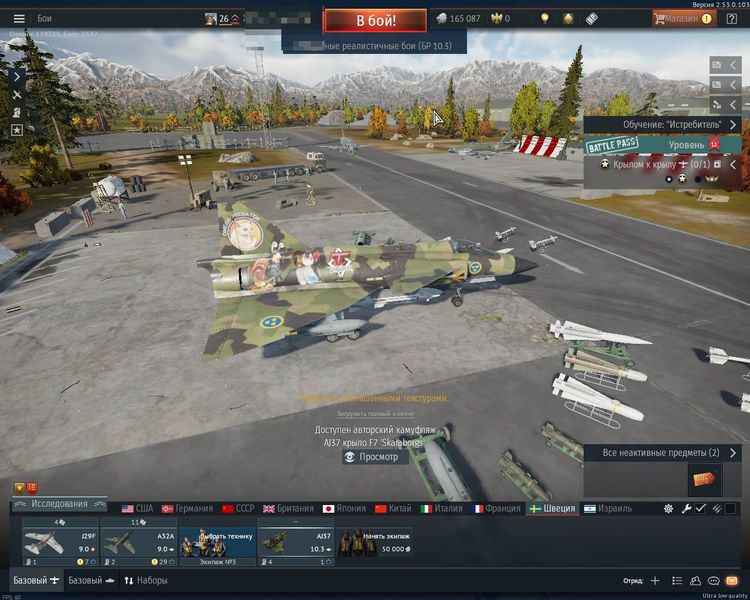Switch to the Британия nation tab
750x600 pixels.
coord(287,508)
